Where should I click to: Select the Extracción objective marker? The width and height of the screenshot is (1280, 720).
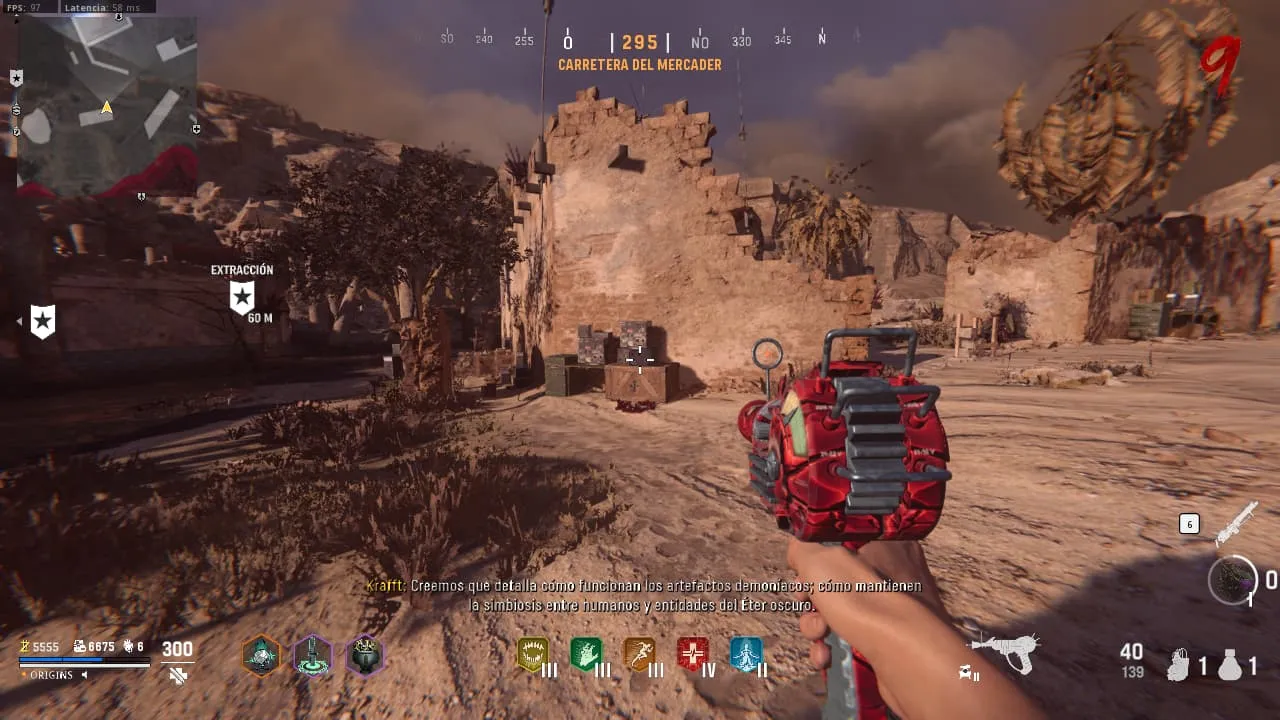coord(241,297)
